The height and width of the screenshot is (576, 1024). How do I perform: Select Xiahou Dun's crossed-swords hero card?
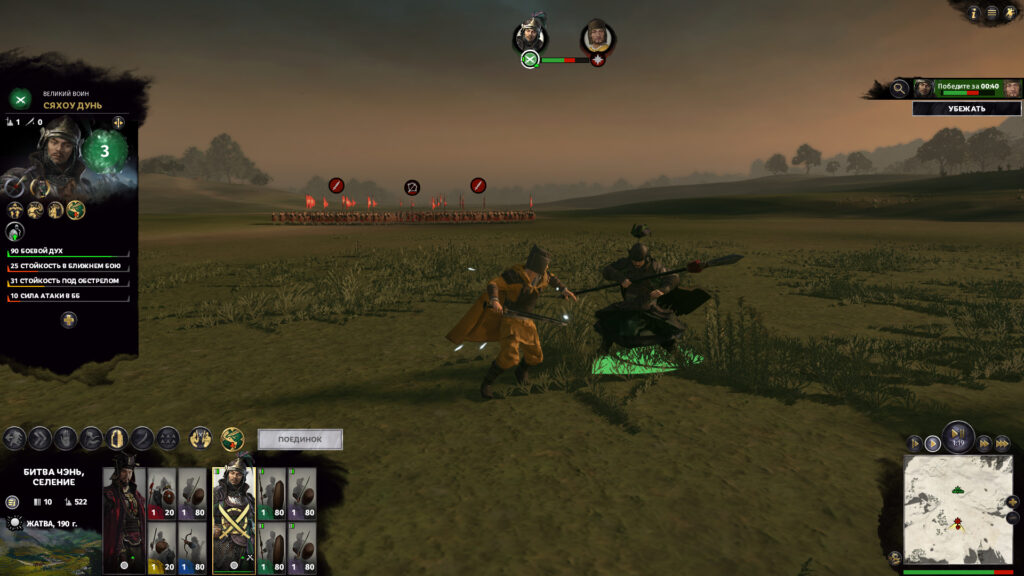[x=234, y=520]
